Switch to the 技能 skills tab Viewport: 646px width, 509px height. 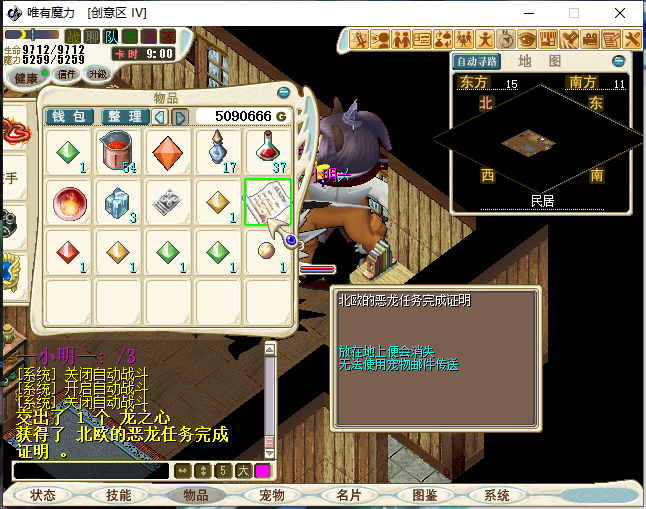click(119, 495)
